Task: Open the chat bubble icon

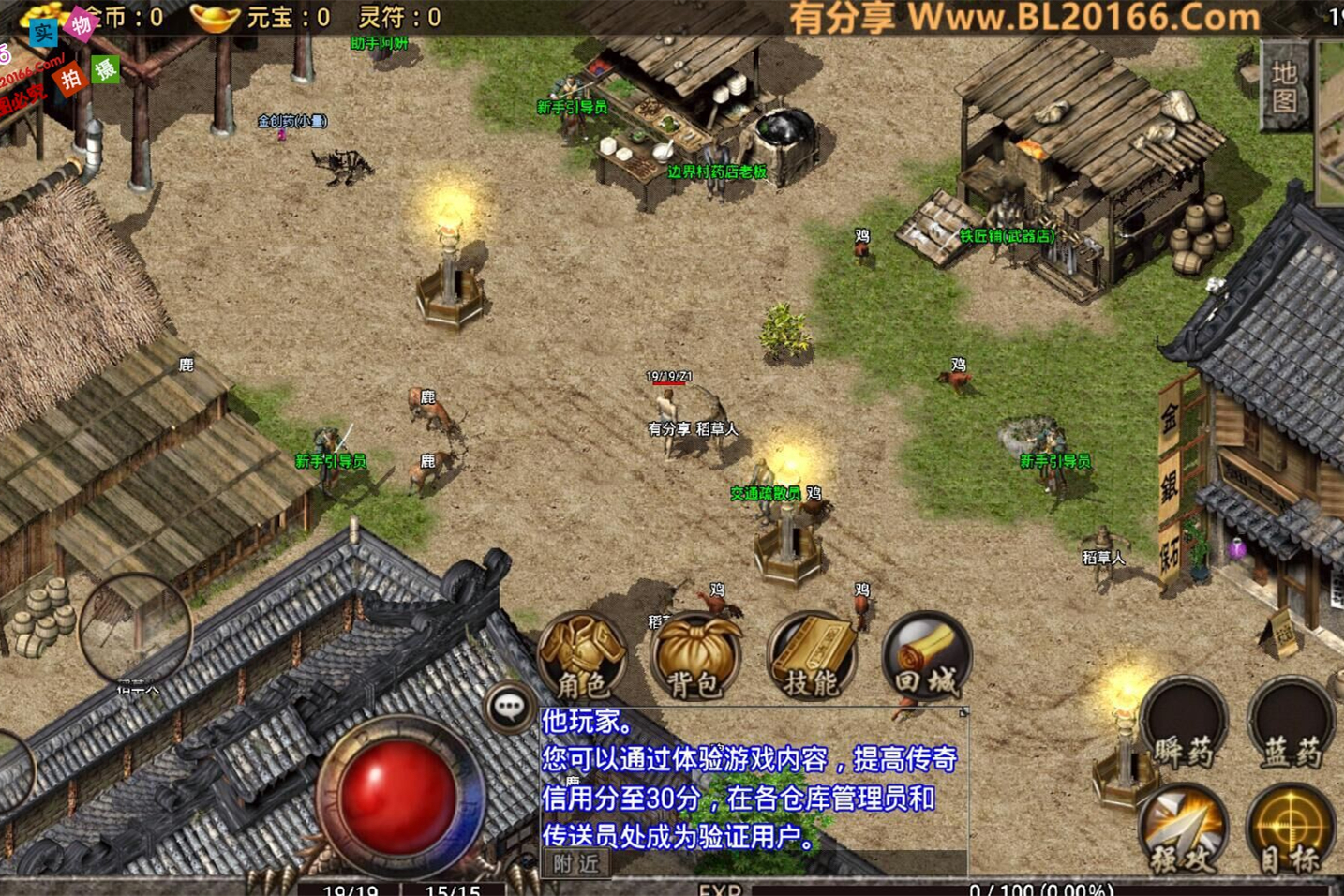Action: (x=511, y=709)
